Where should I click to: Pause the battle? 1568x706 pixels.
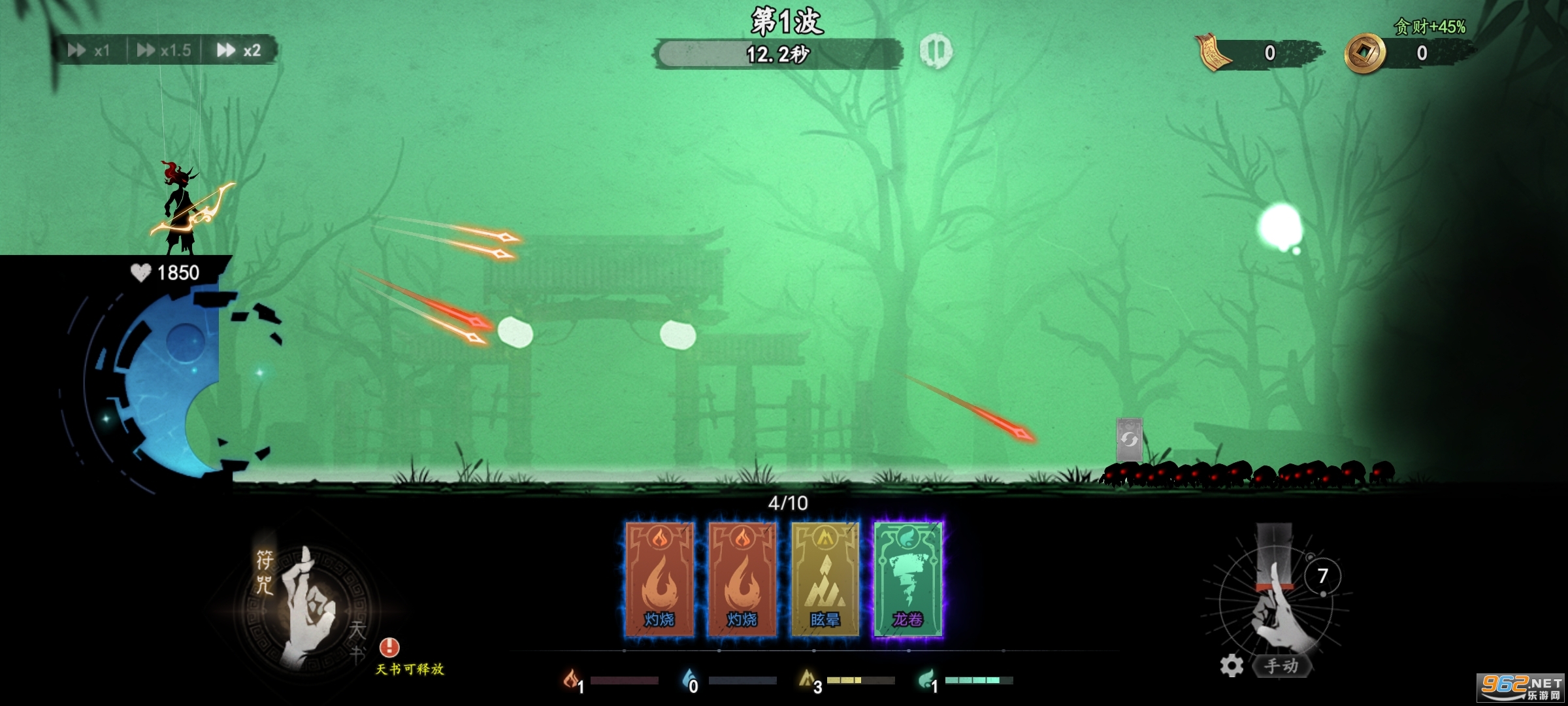[x=936, y=50]
